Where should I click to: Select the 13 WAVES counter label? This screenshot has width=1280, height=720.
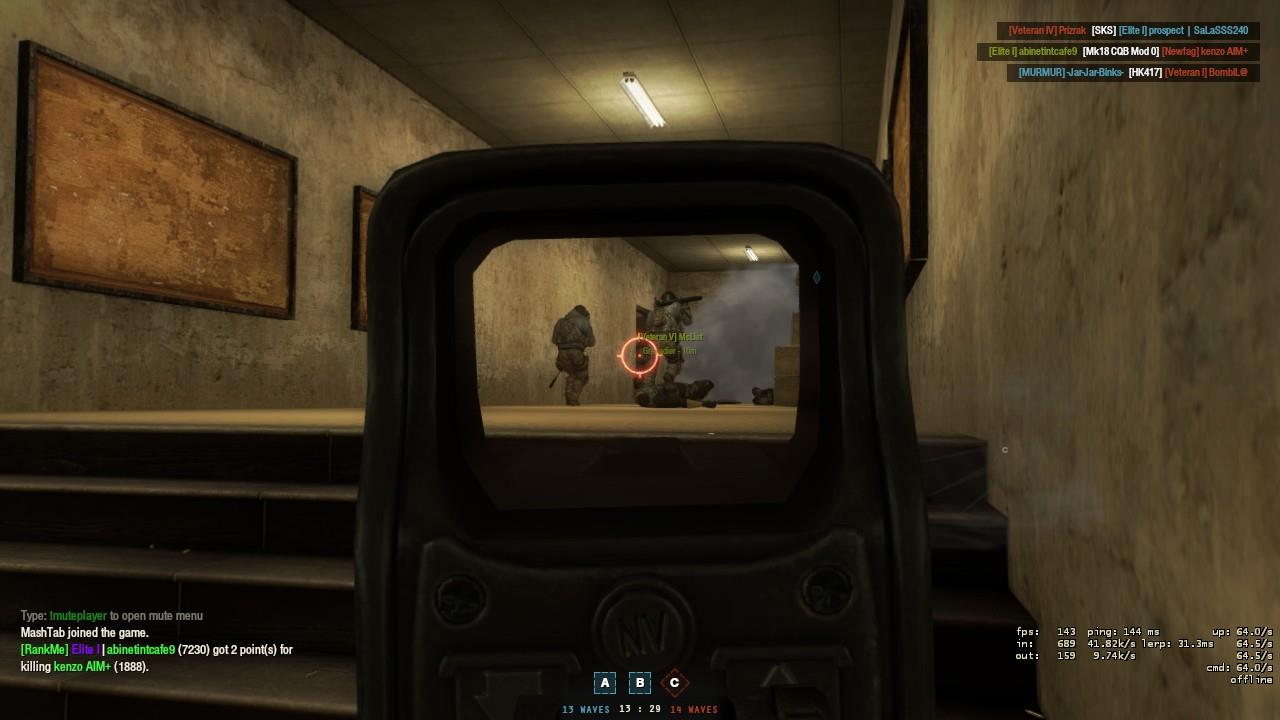(585, 708)
